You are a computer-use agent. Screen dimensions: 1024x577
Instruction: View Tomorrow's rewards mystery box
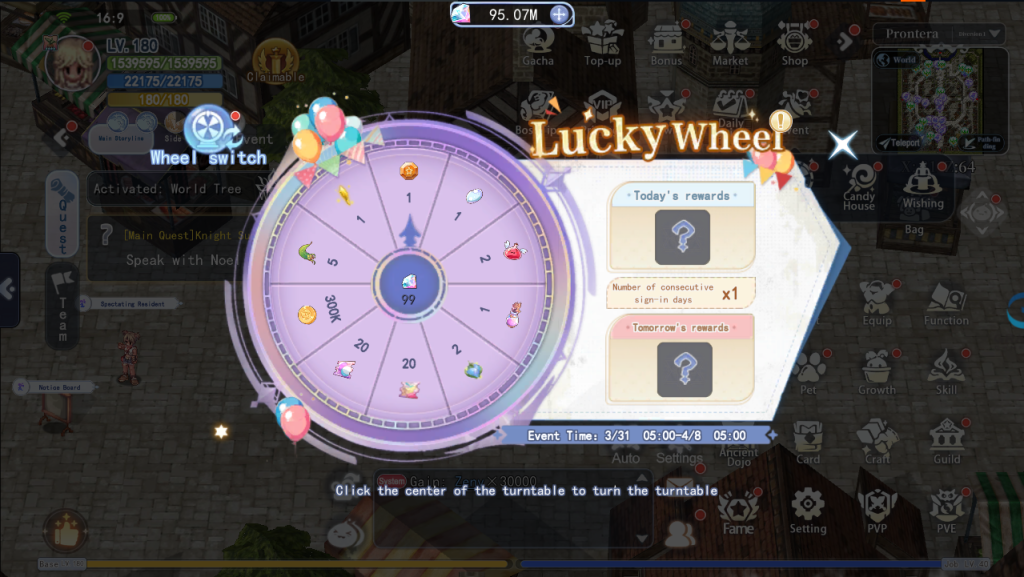684,368
